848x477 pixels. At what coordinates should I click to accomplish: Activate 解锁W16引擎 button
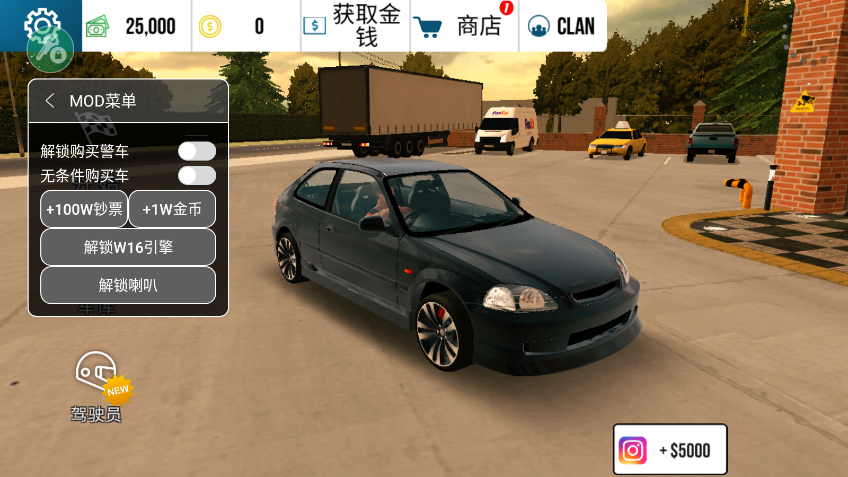pyautogui.click(x=128, y=247)
